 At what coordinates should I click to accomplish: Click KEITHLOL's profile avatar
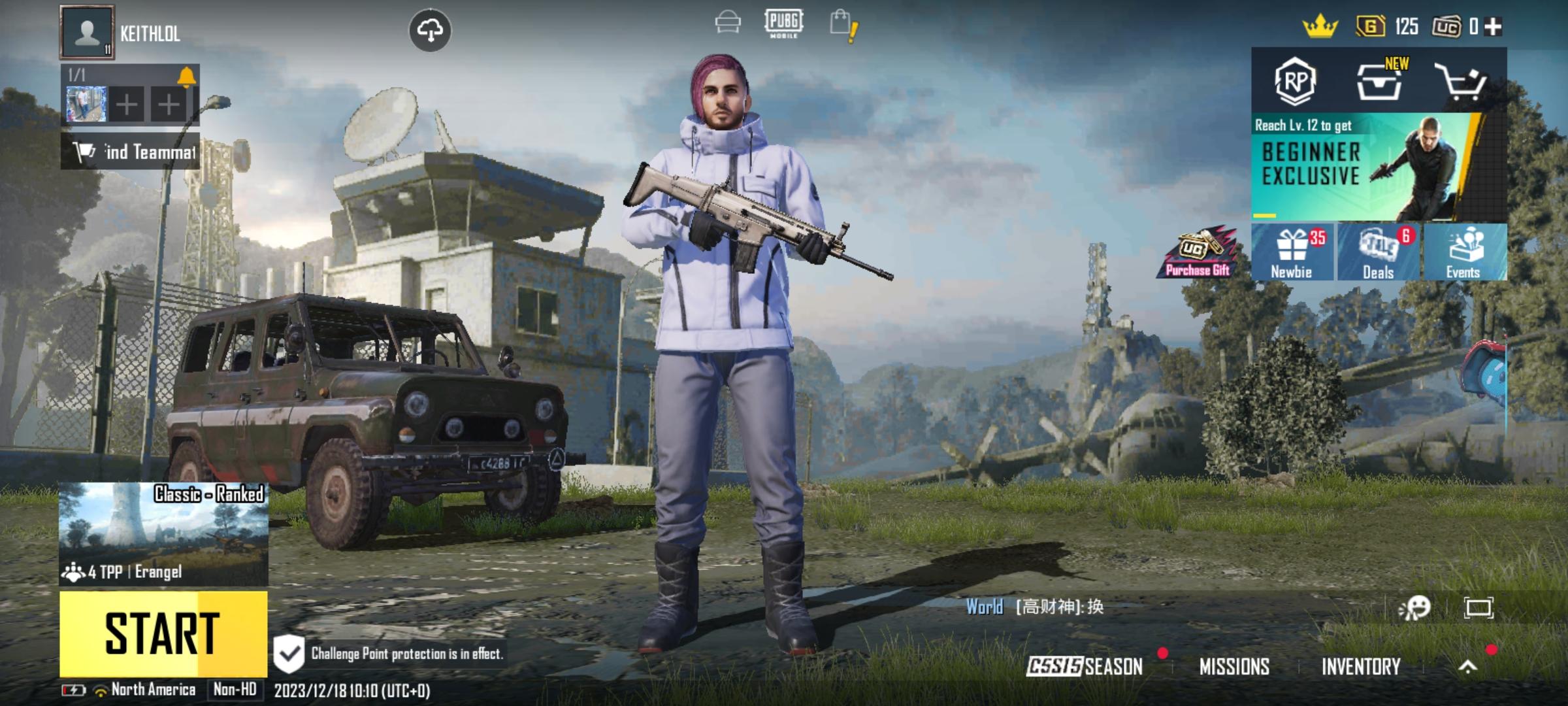(x=88, y=31)
